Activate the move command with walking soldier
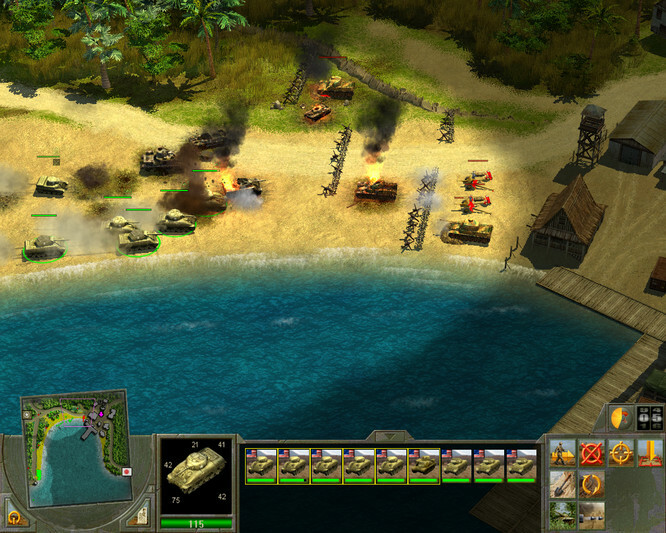Screen dimensions: 666x533 [x=562, y=453]
